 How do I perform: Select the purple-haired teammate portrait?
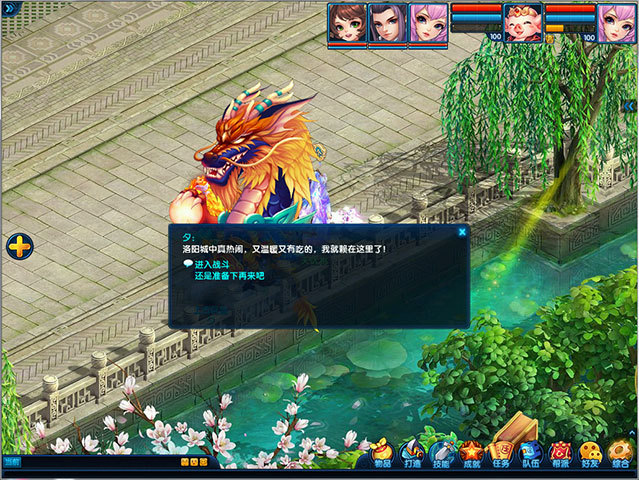pyautogui.click(x=387, y=23)
